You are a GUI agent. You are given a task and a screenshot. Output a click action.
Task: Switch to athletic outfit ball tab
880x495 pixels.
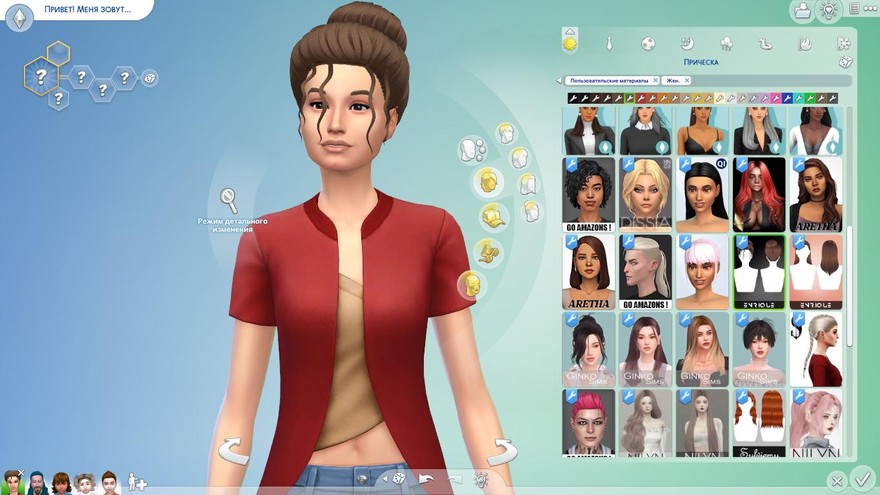(x=648, y=43)
